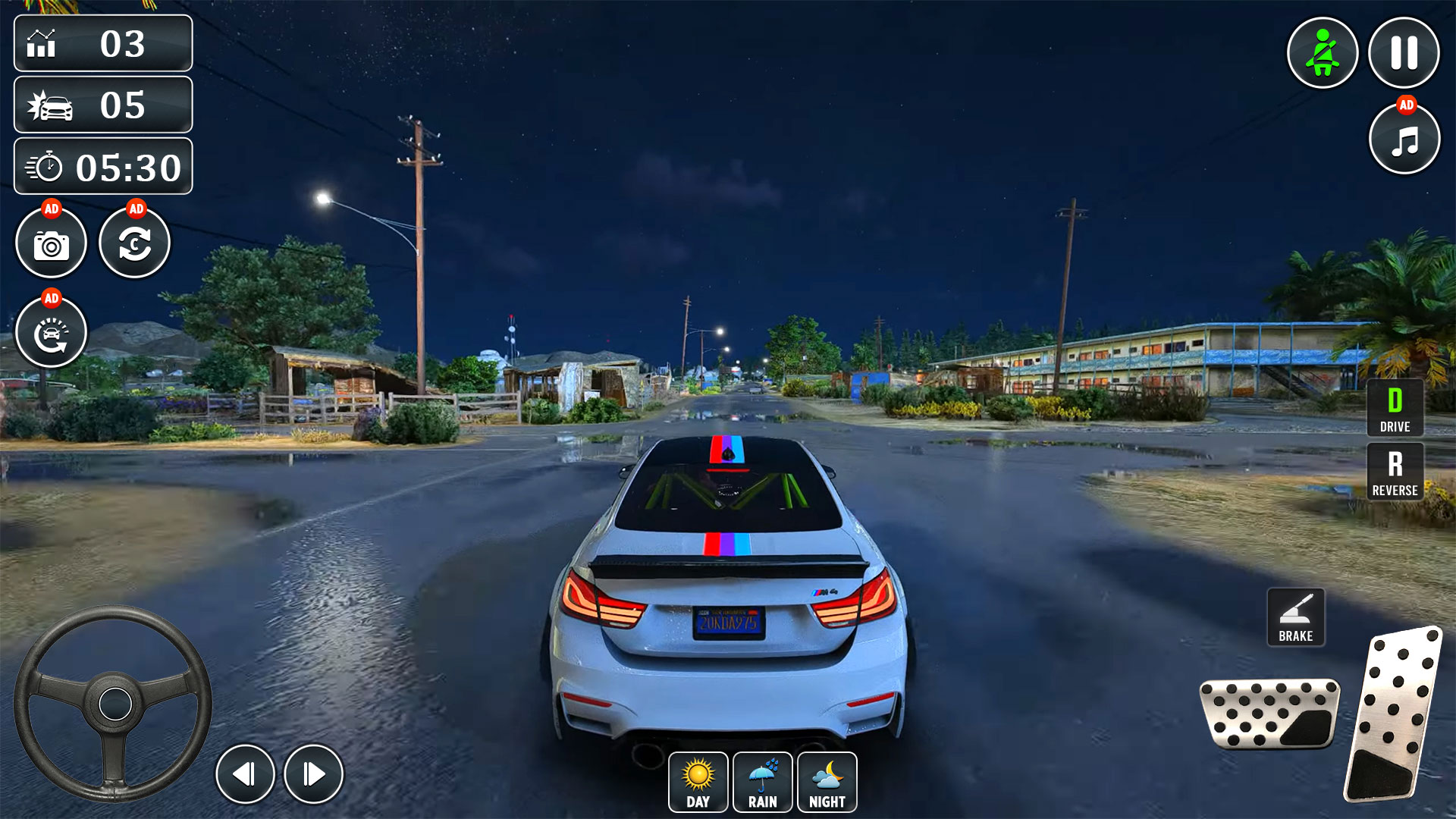1456x819 pixels.
Task: Click the crash counter showing 05
Action: [x=102, y=106]
